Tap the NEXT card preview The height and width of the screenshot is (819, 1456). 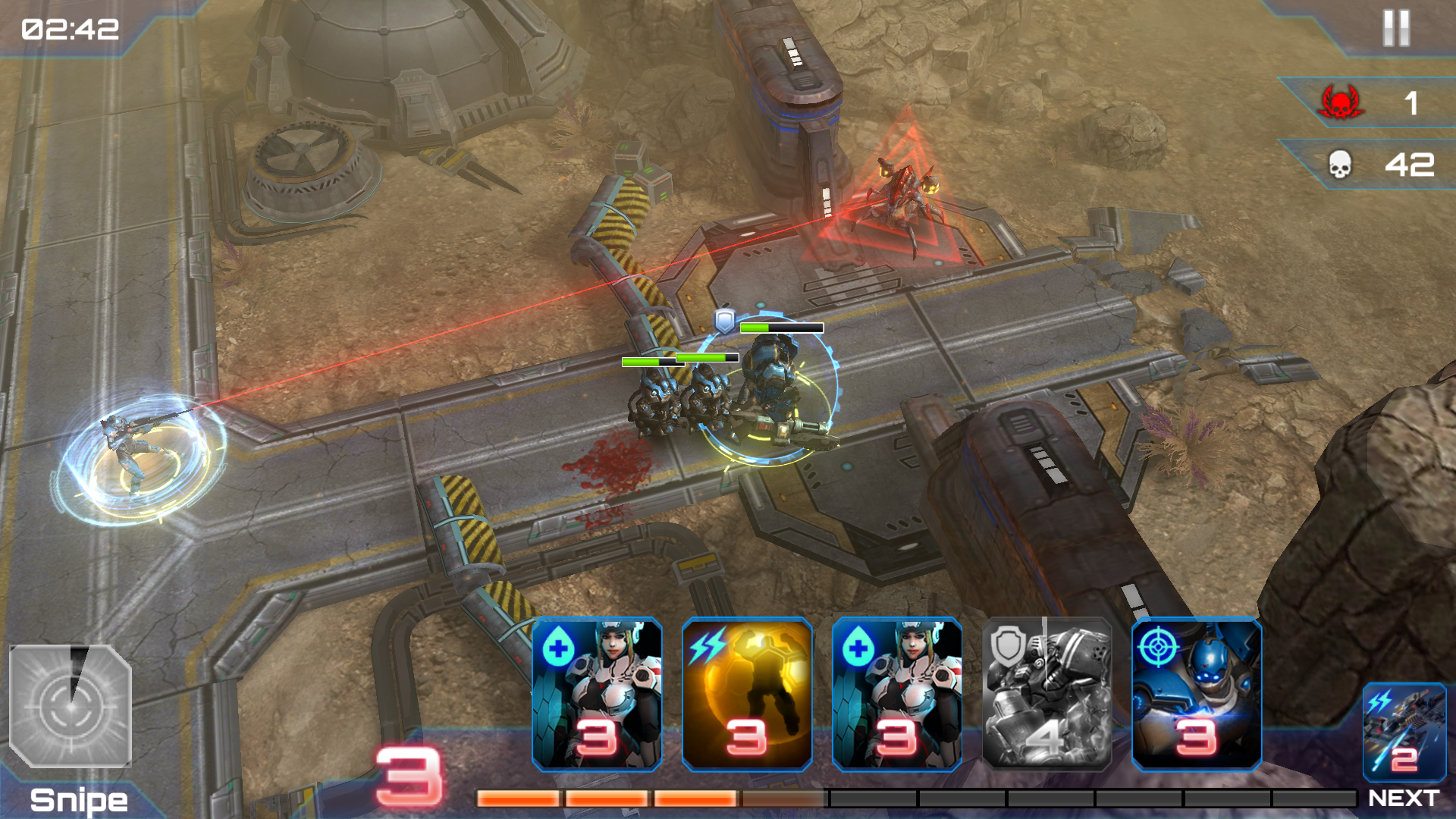pos(1404,733)
